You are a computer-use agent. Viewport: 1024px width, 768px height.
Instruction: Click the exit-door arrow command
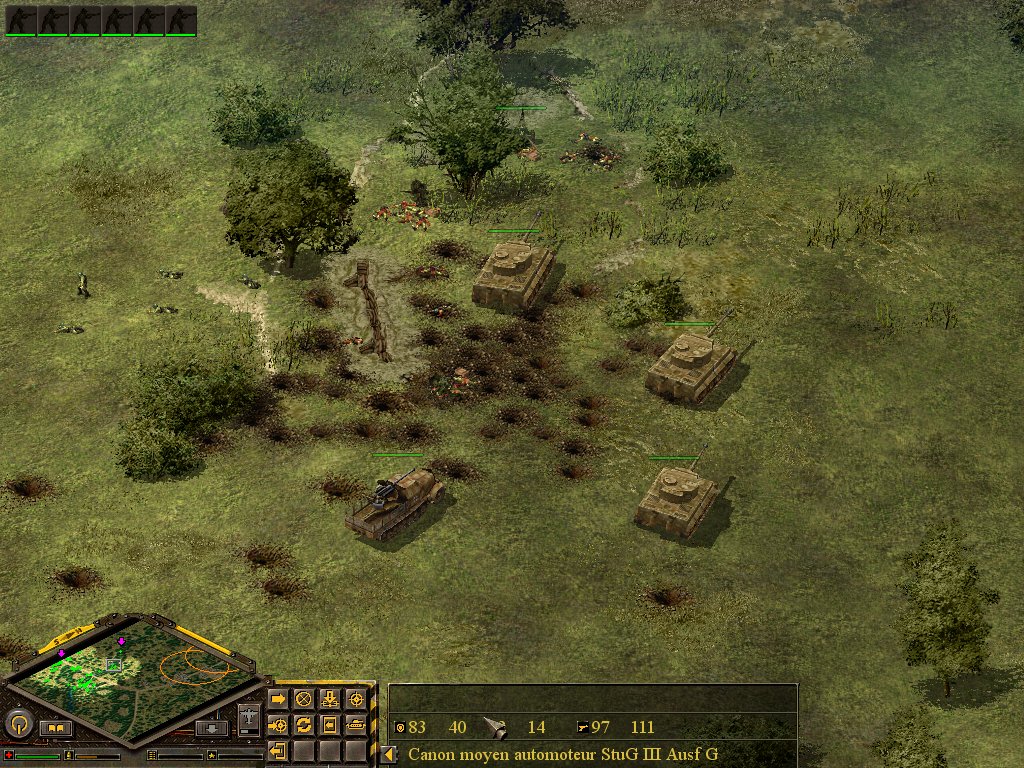point(278,750)
